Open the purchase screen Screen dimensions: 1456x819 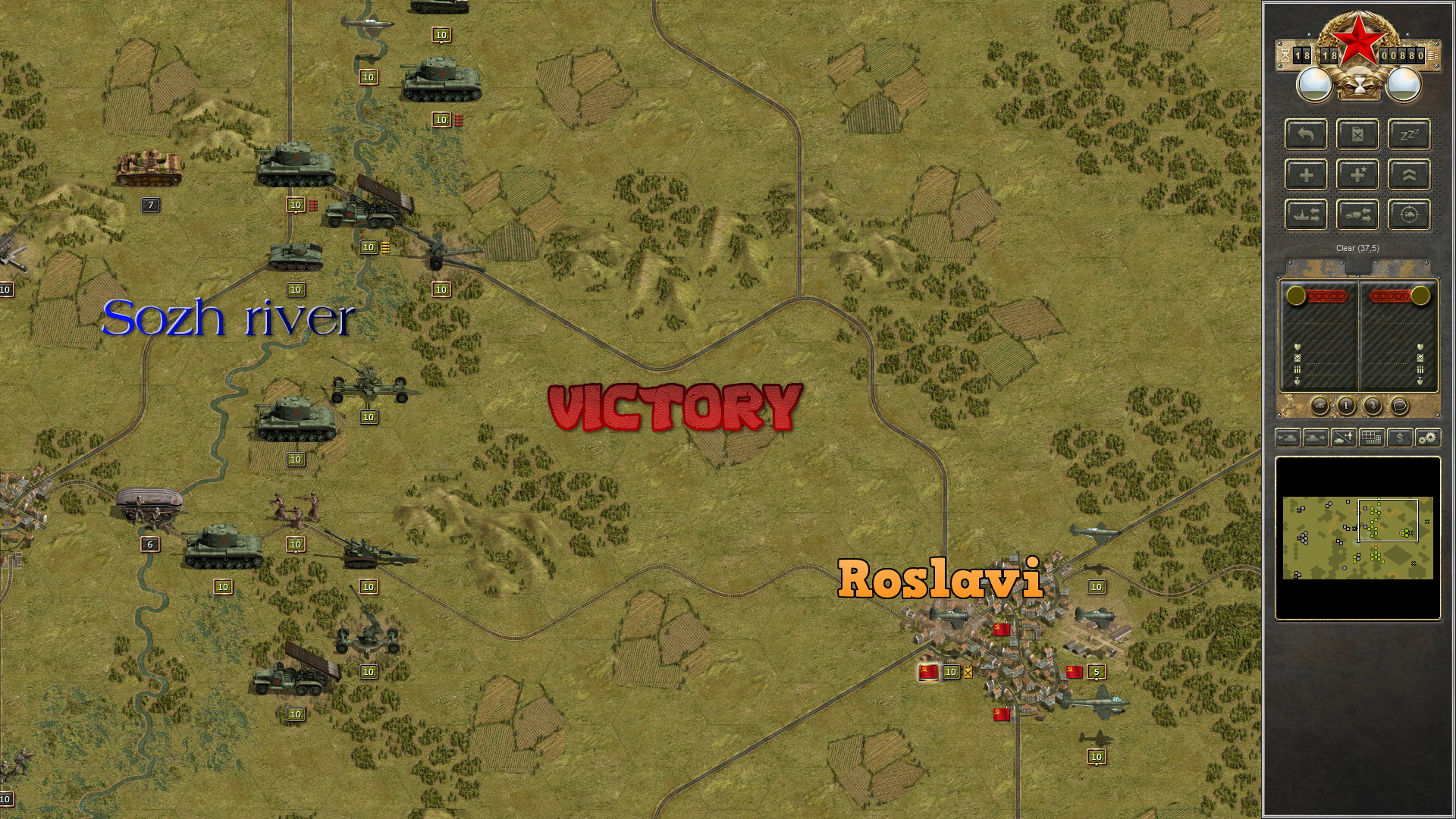[1399, 438]
